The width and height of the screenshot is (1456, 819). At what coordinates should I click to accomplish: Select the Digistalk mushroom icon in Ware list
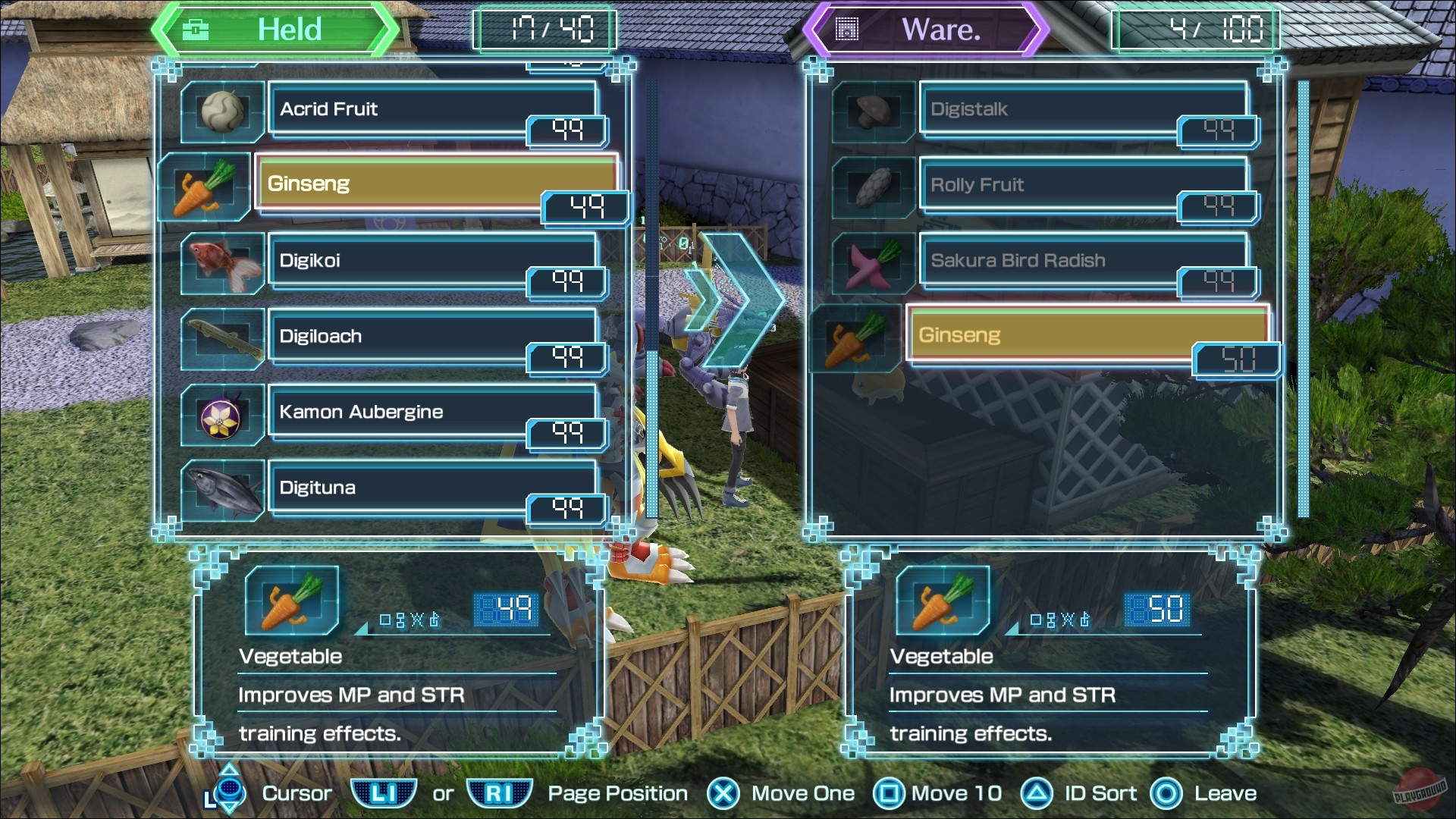point(872,112)
